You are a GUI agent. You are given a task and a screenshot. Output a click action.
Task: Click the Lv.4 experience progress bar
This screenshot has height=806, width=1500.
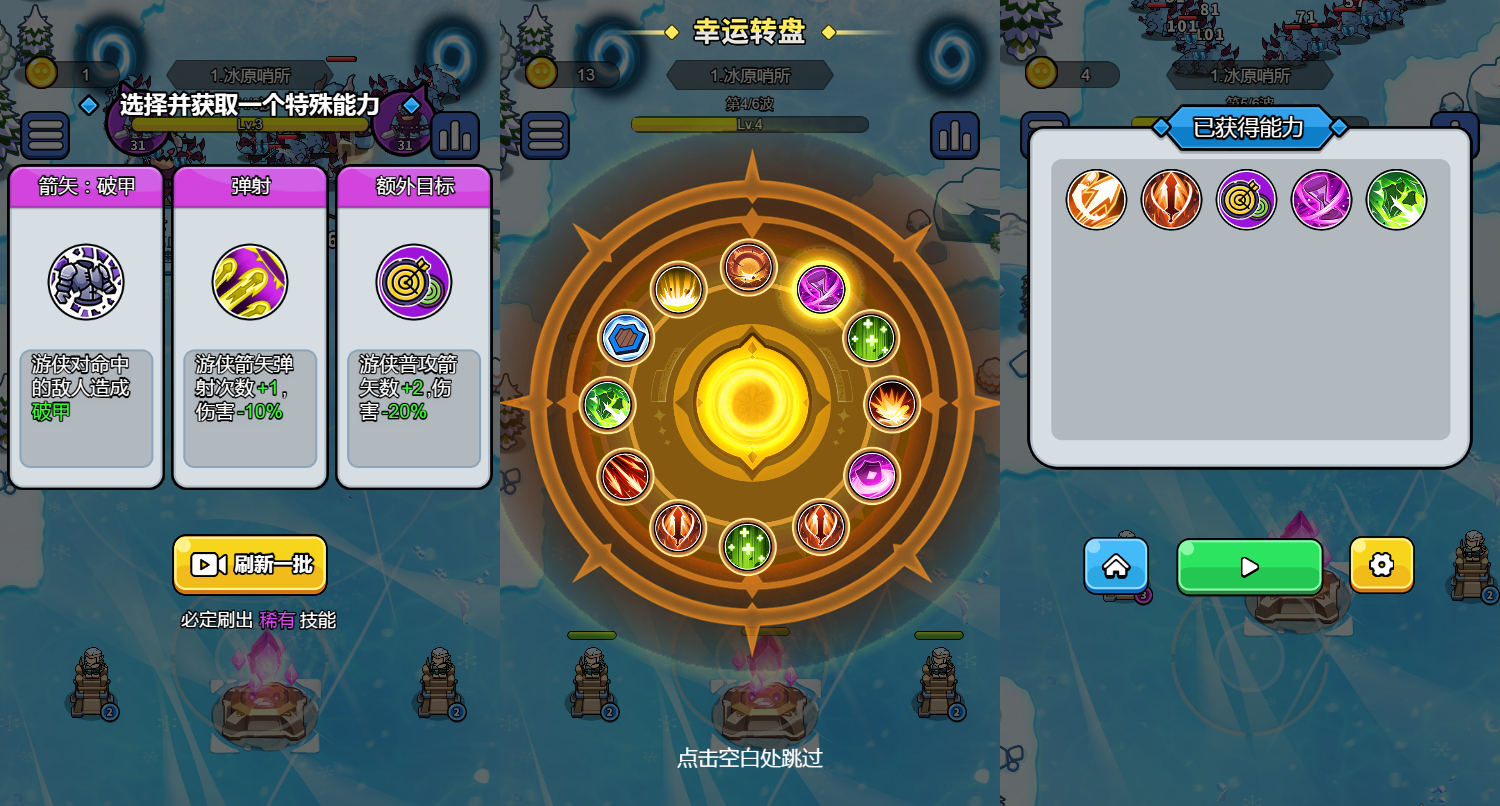748,124
